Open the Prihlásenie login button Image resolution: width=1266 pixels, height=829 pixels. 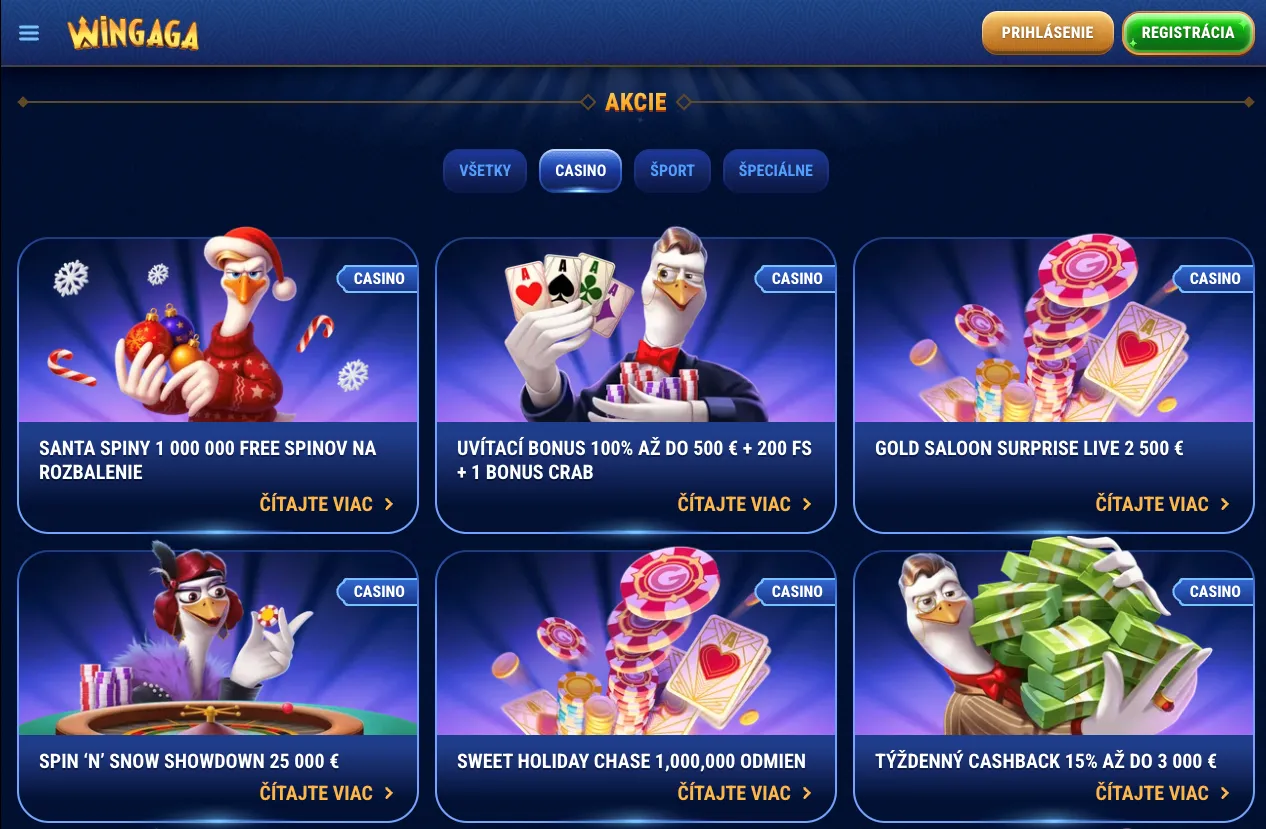click(x=1047, y=33)
